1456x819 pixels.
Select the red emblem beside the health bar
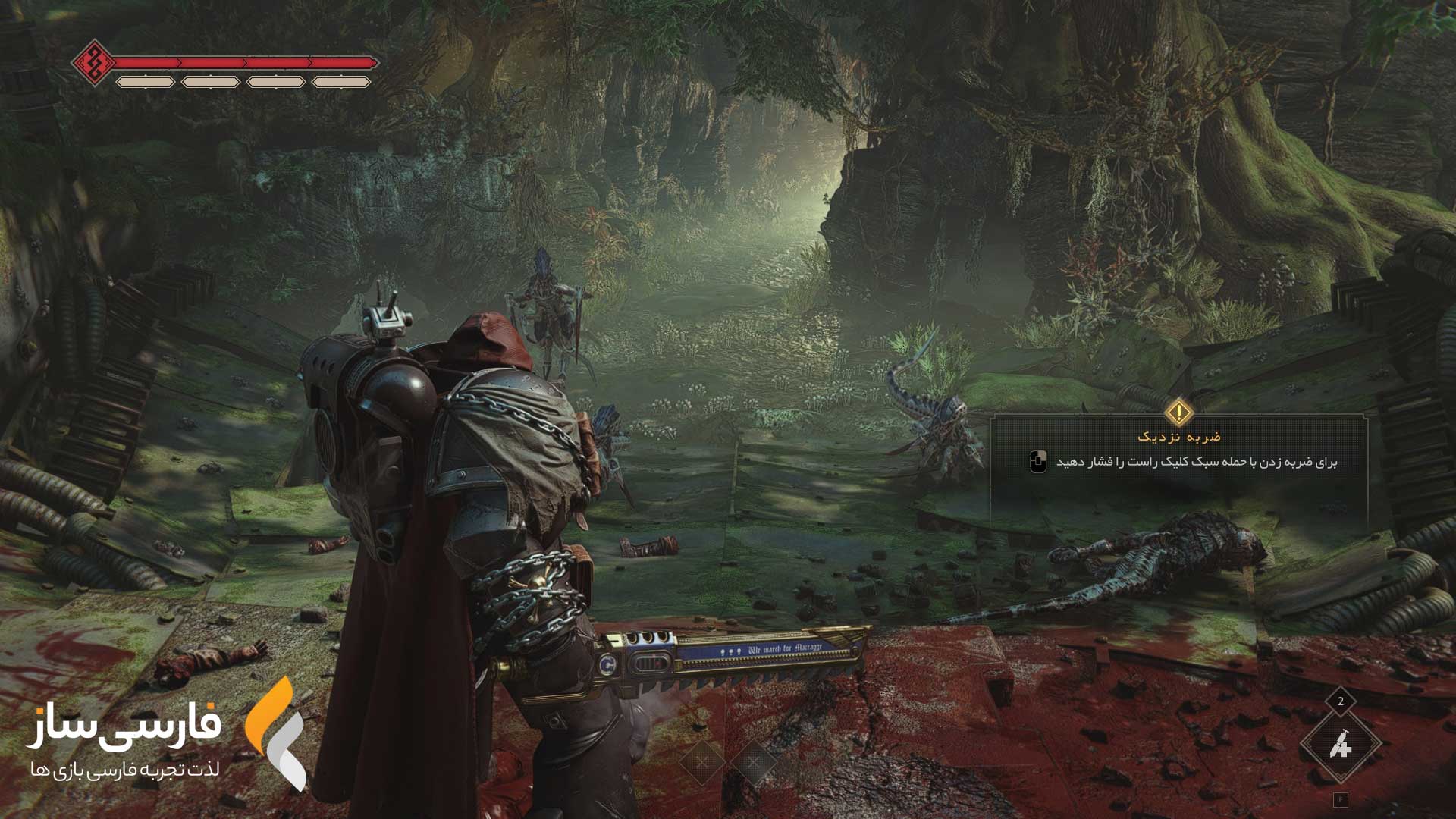(93, 62)
